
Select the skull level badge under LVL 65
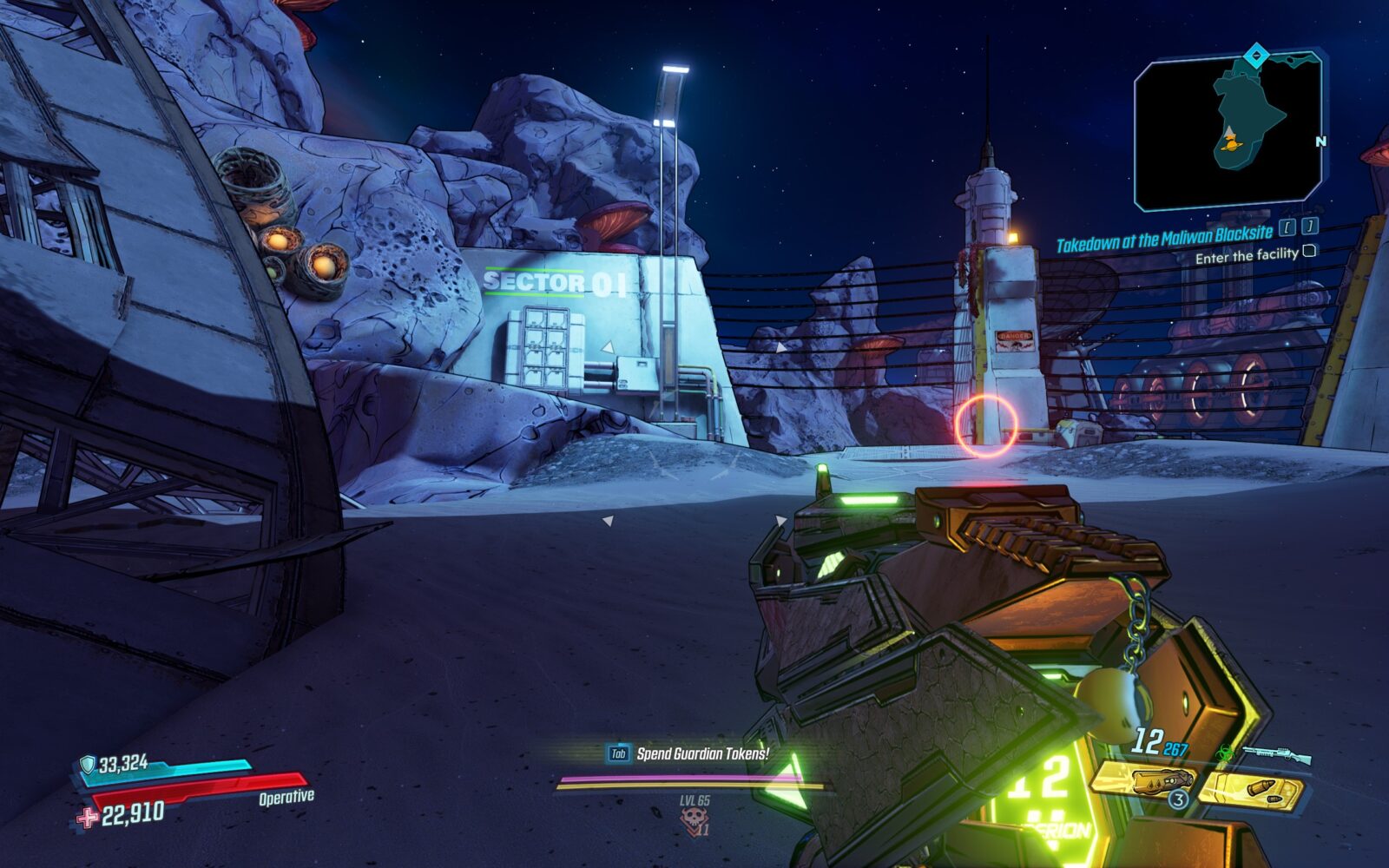693,819
